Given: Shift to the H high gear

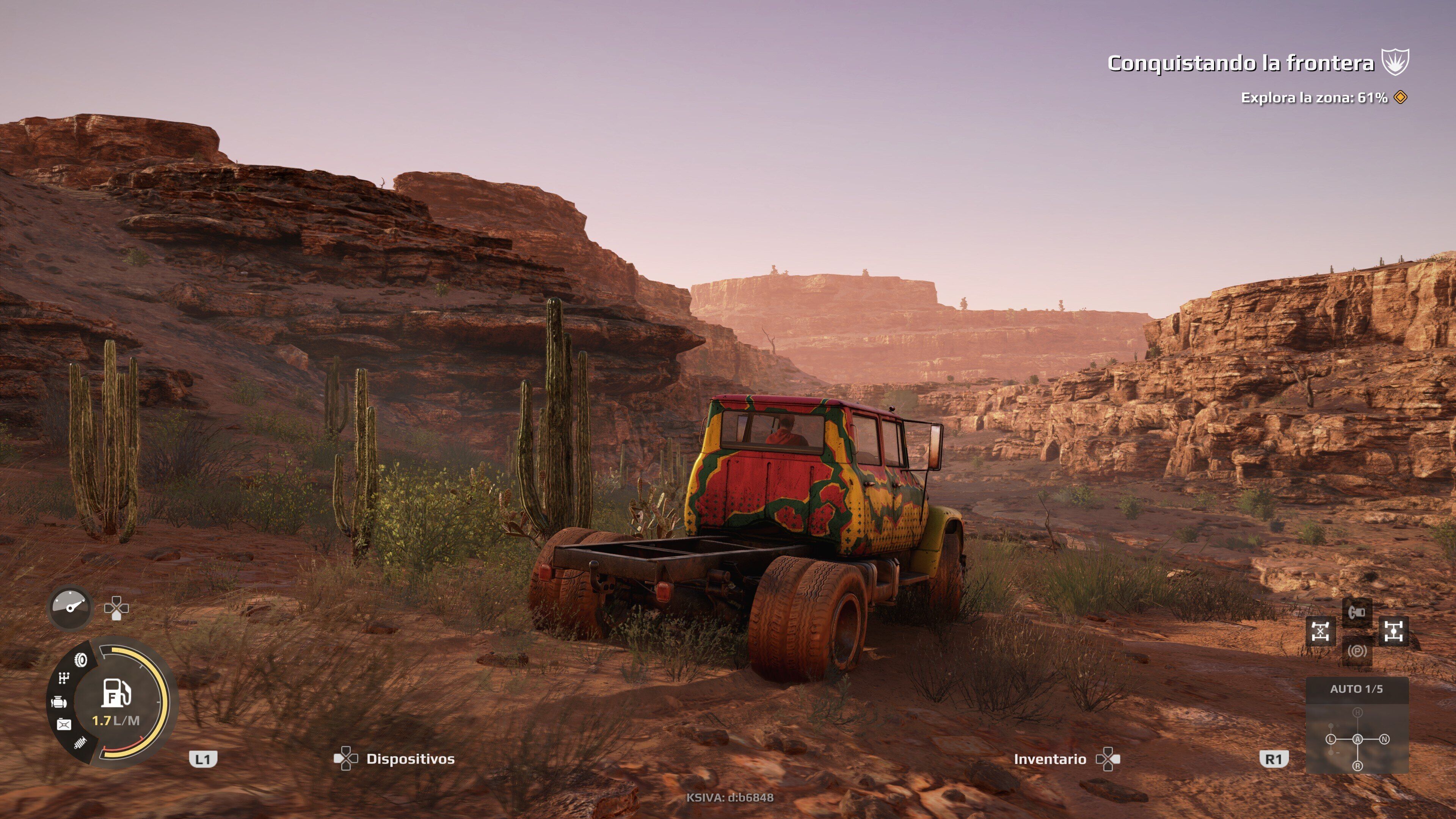Looking at the screenshot, I should pos(1357,713).
